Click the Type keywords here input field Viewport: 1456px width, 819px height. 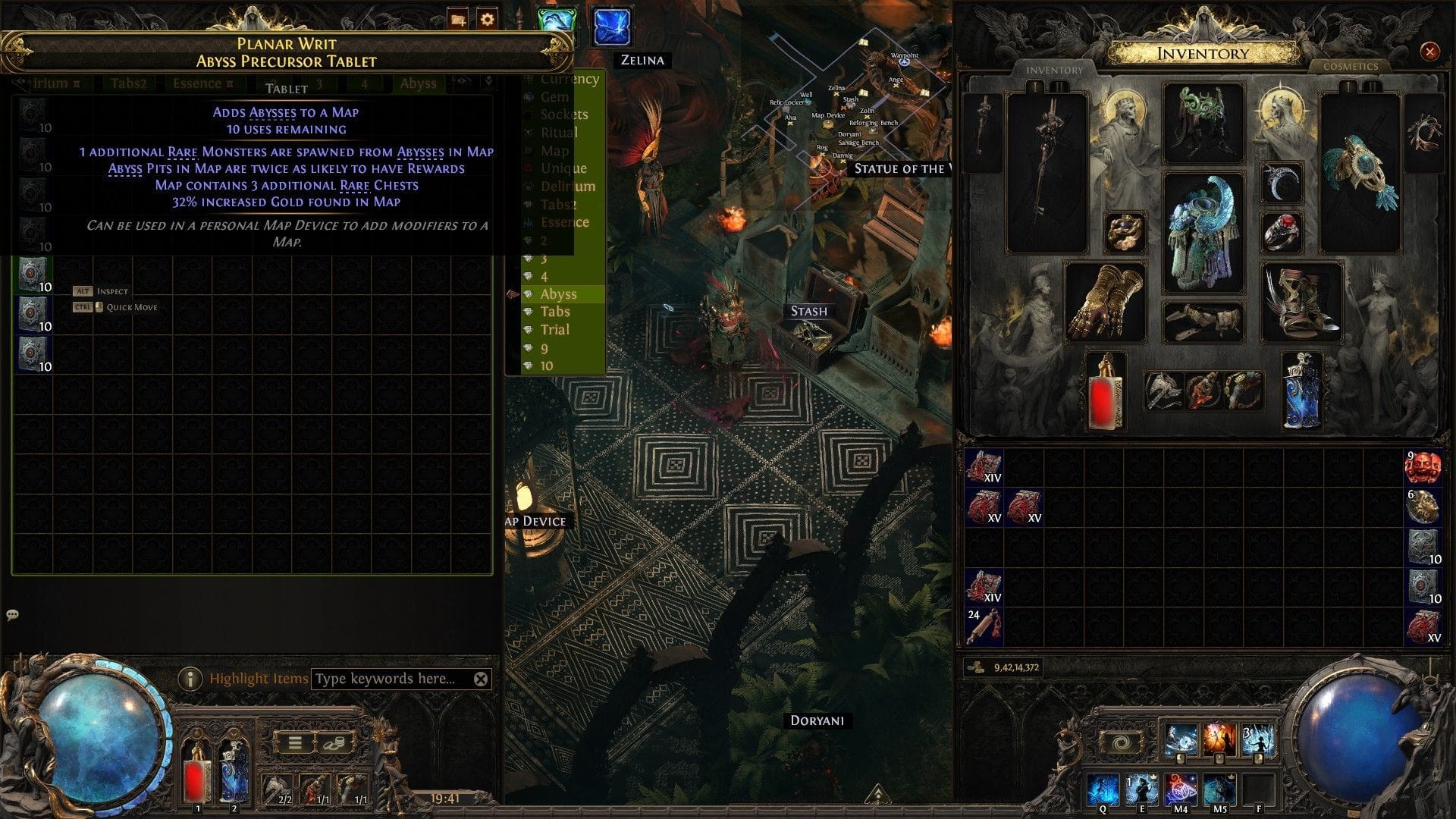click(387, 679)
